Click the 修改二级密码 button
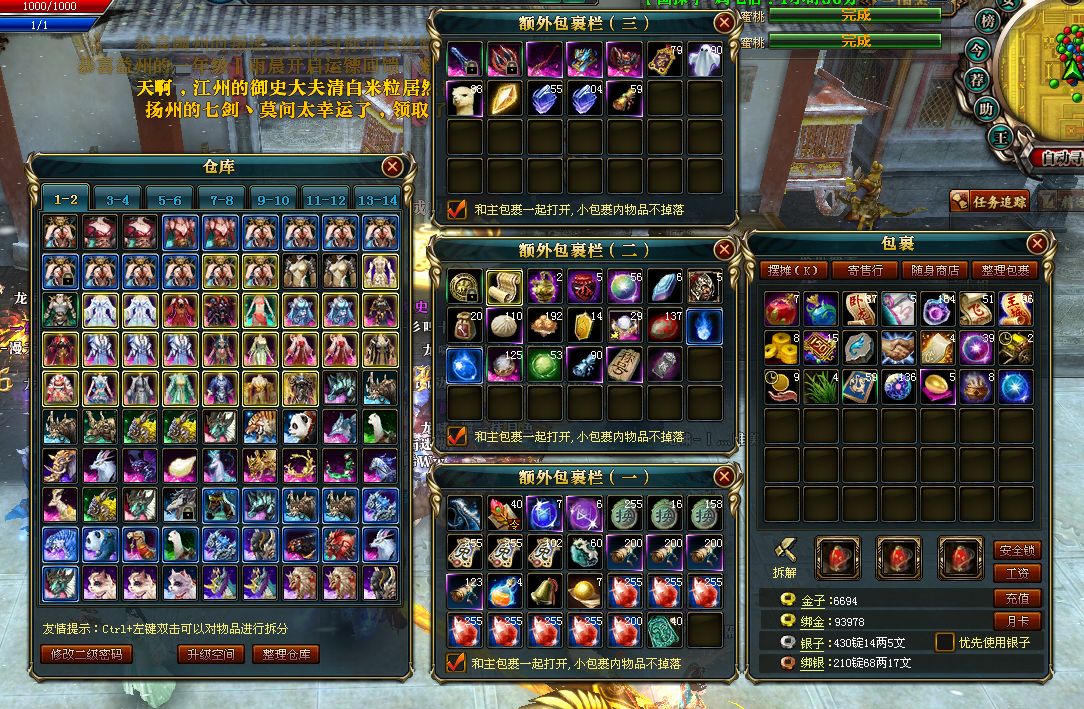The width and height of the screenshot is (1084, 709). tap(85, 654)
